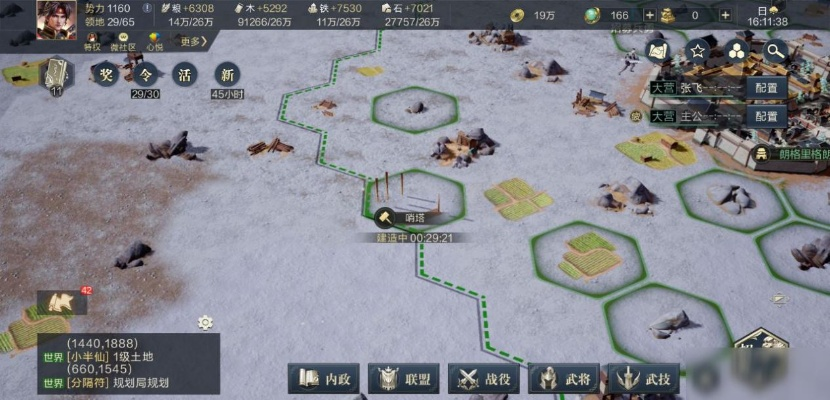The width and height of the screenshot is (830, 400).
Task: Open the 令 orders button
Action: point(146,74)
